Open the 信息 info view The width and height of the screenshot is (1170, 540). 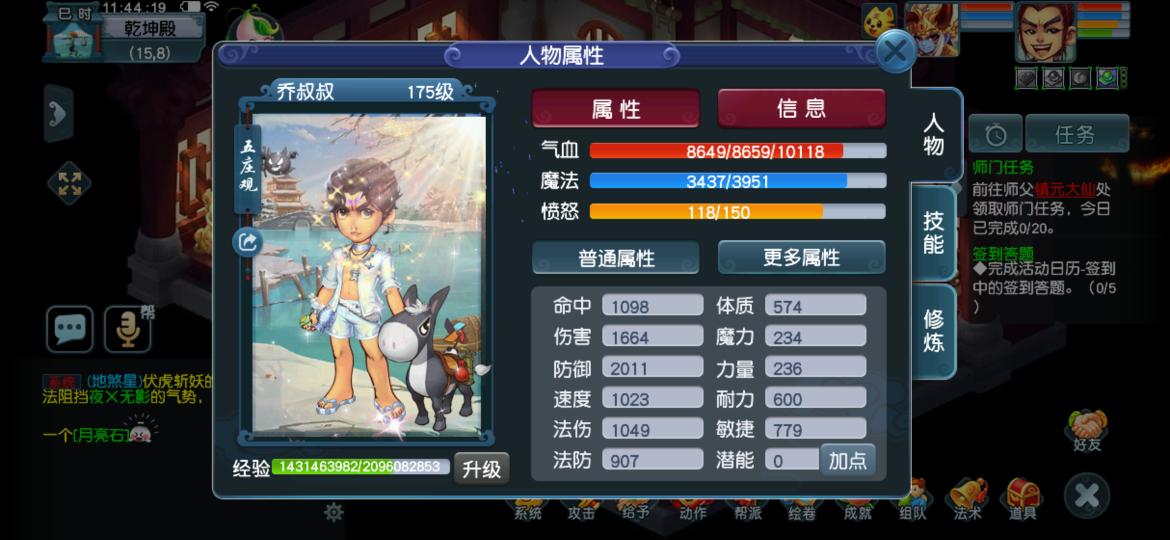801,108
